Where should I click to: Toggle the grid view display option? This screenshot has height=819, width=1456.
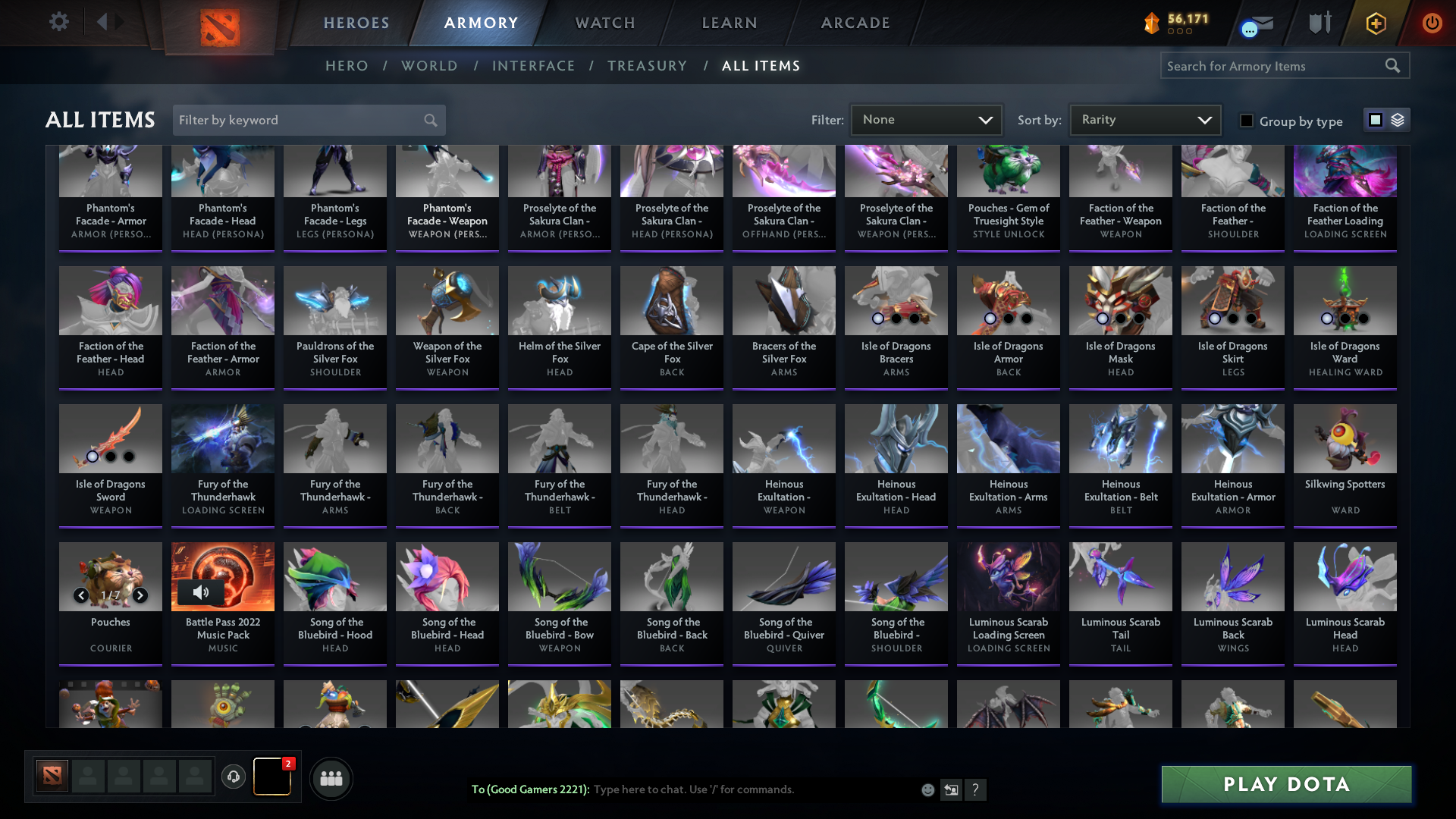click(1375, 120)
